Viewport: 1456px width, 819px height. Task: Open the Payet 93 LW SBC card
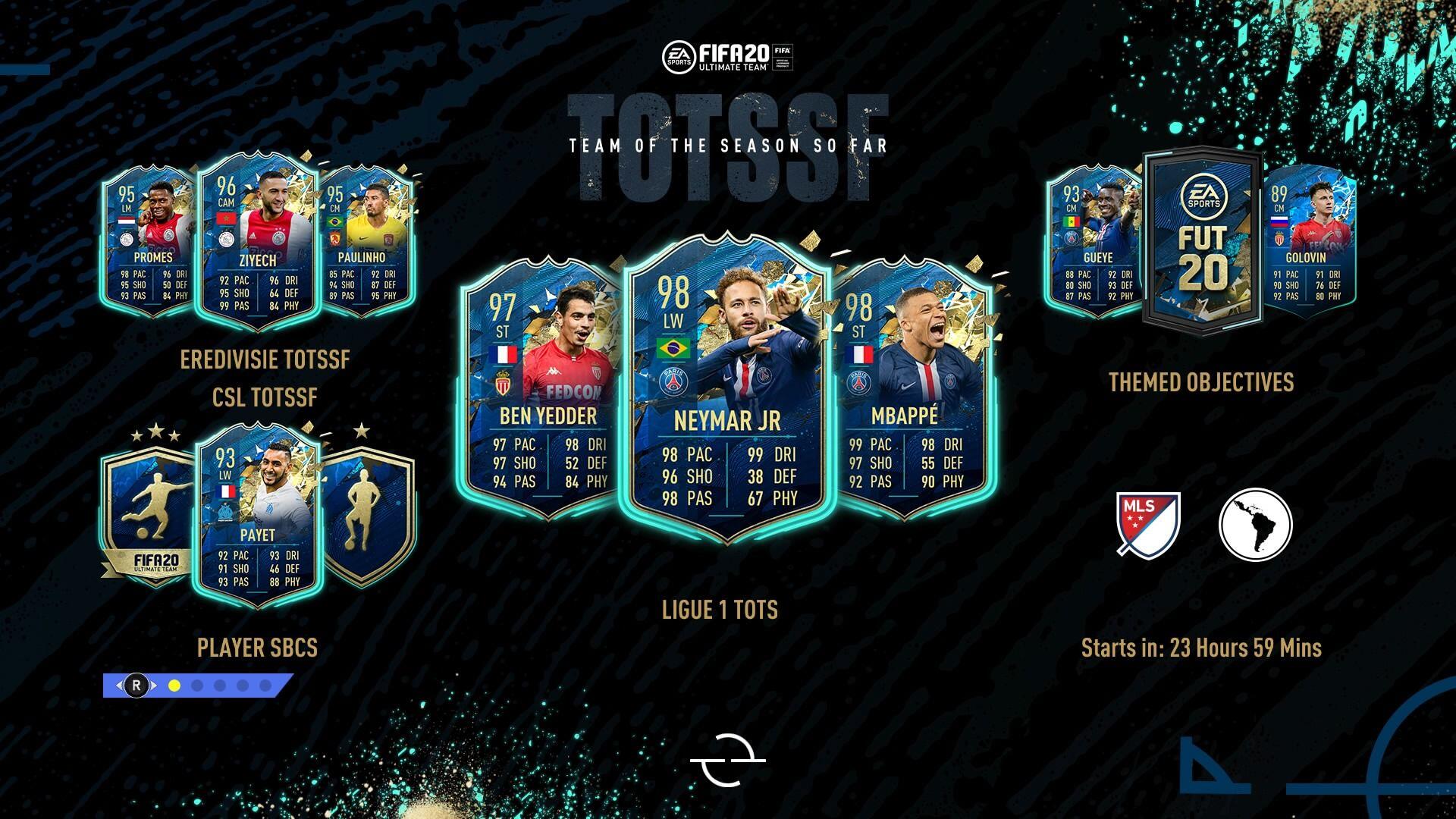click(x=258, y=516)
